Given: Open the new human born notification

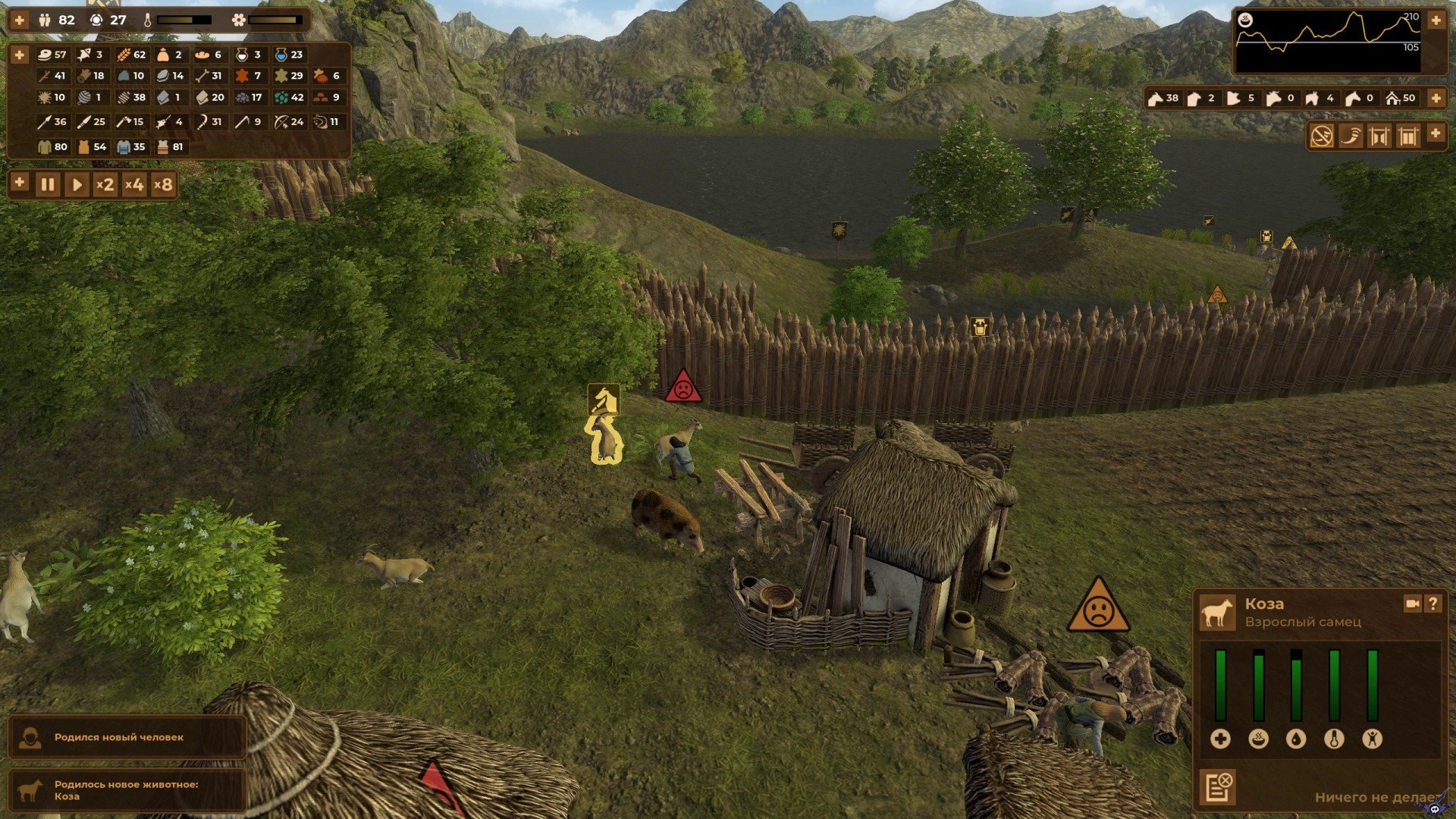Looking at the screenshot, I should (x=127, y=737).
